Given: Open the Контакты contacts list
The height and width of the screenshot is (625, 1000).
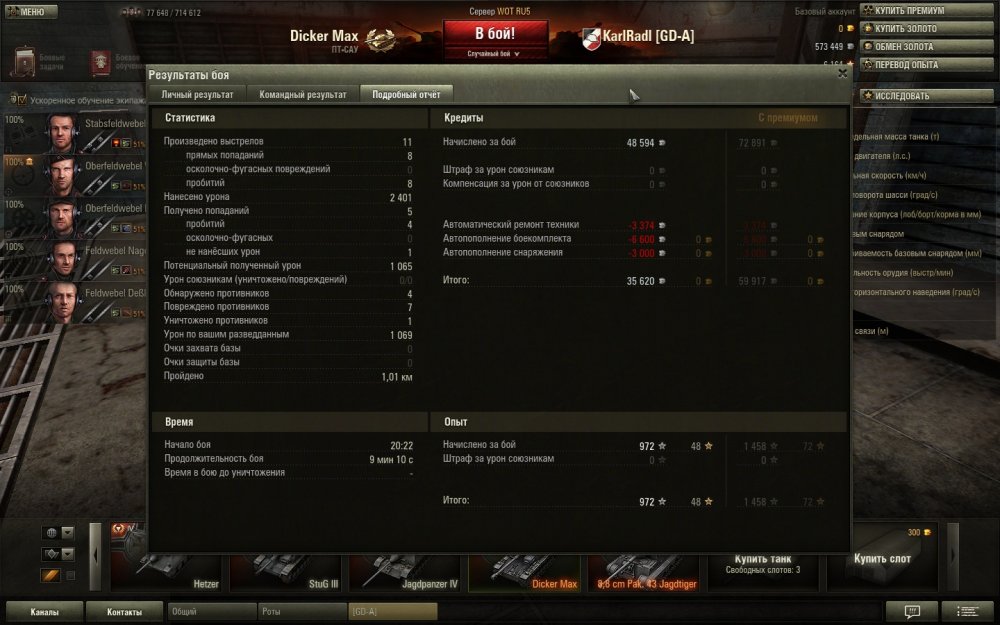Looking at the screenshot, I should (124, 611).
